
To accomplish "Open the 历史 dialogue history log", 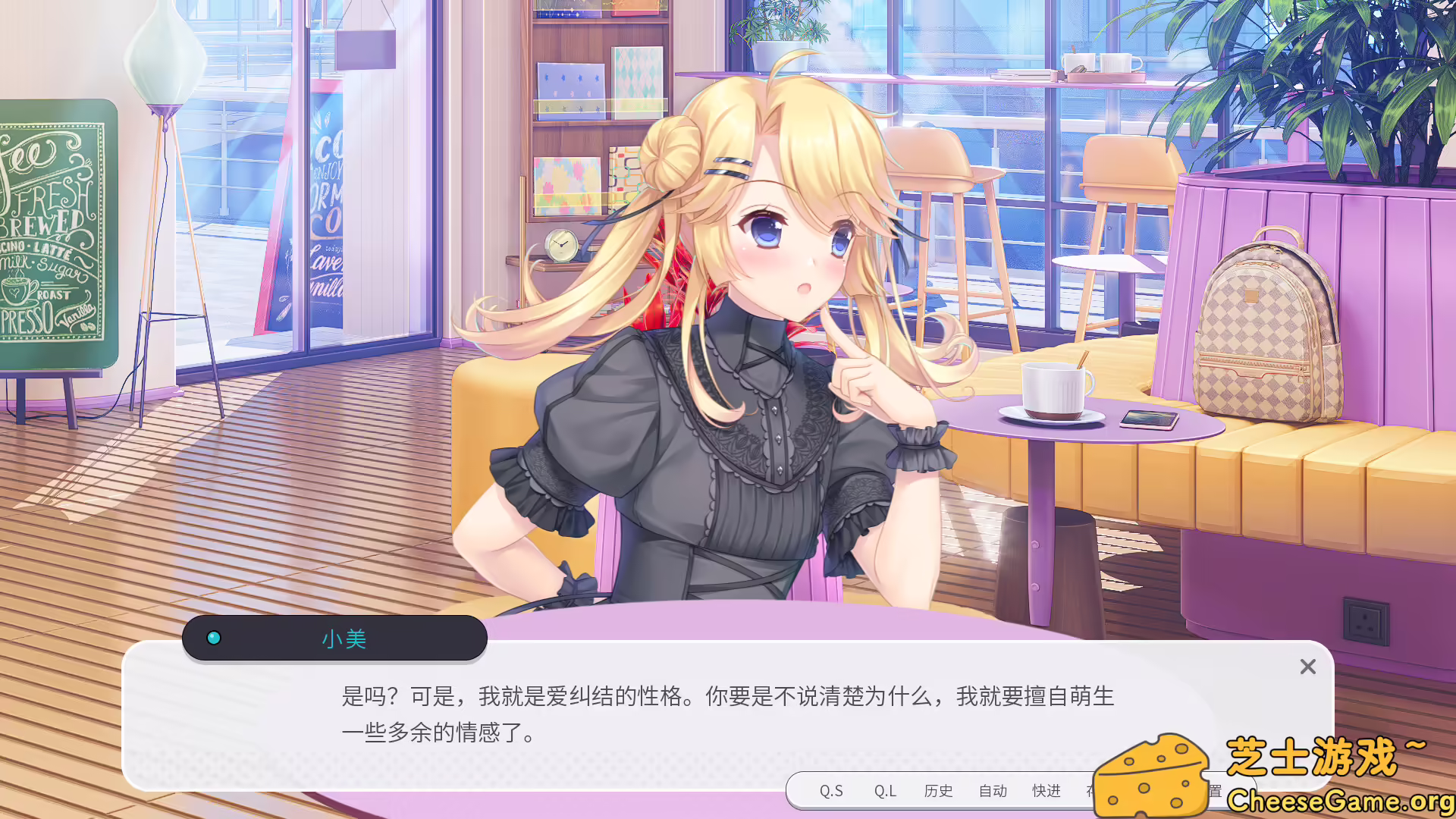I will pos(939,791).
